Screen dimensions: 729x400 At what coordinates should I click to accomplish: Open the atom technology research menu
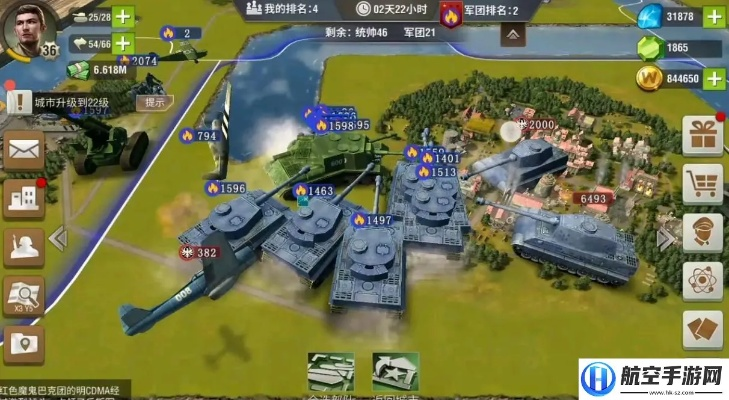(702, 282)
